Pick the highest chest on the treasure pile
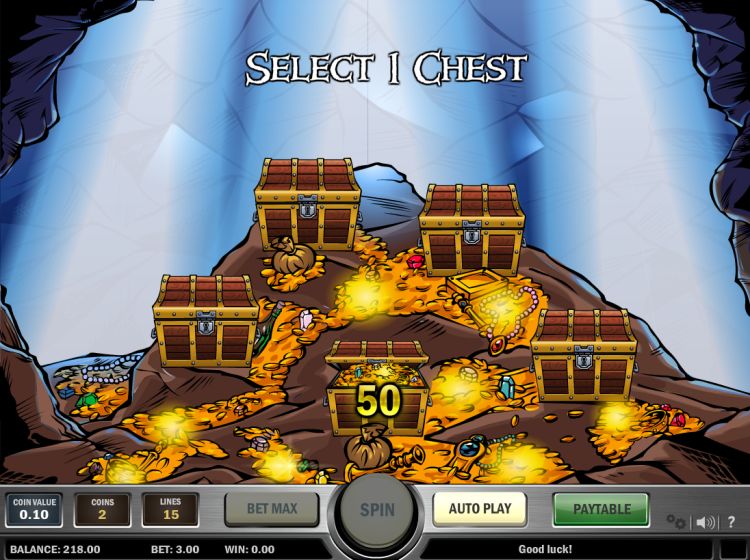This screenshot has width=750, height=560. click(308, 203)
